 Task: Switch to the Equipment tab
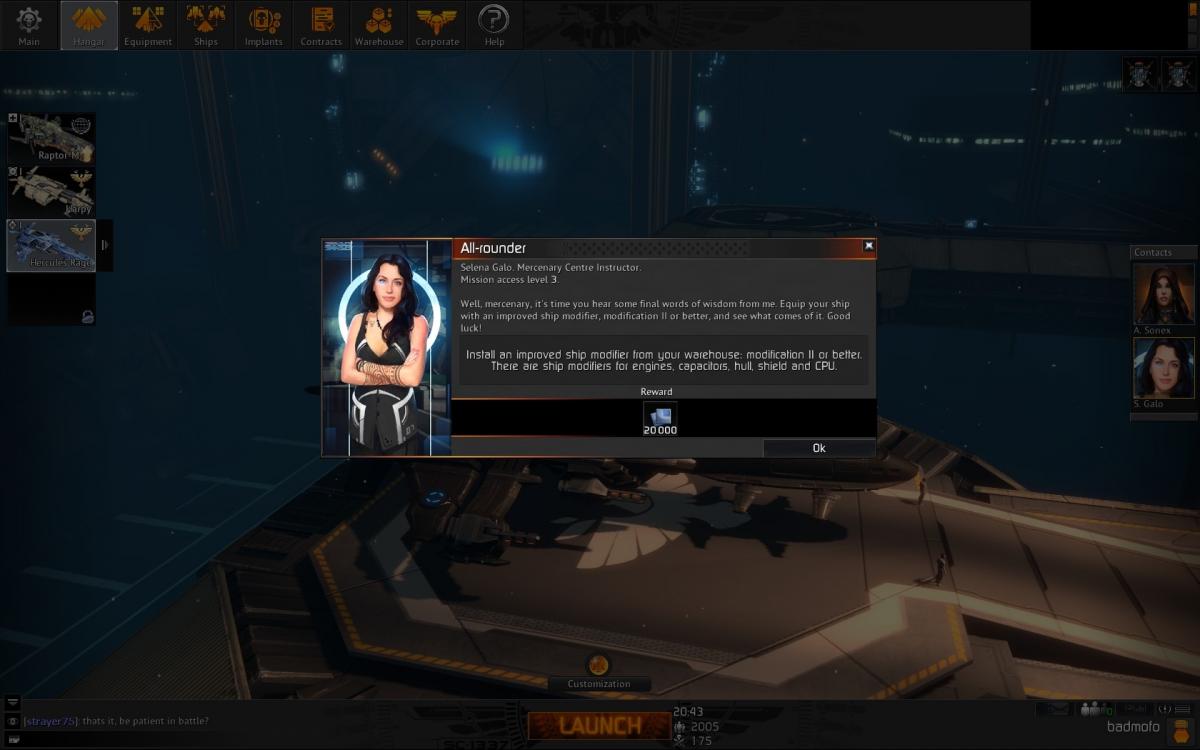148,25
